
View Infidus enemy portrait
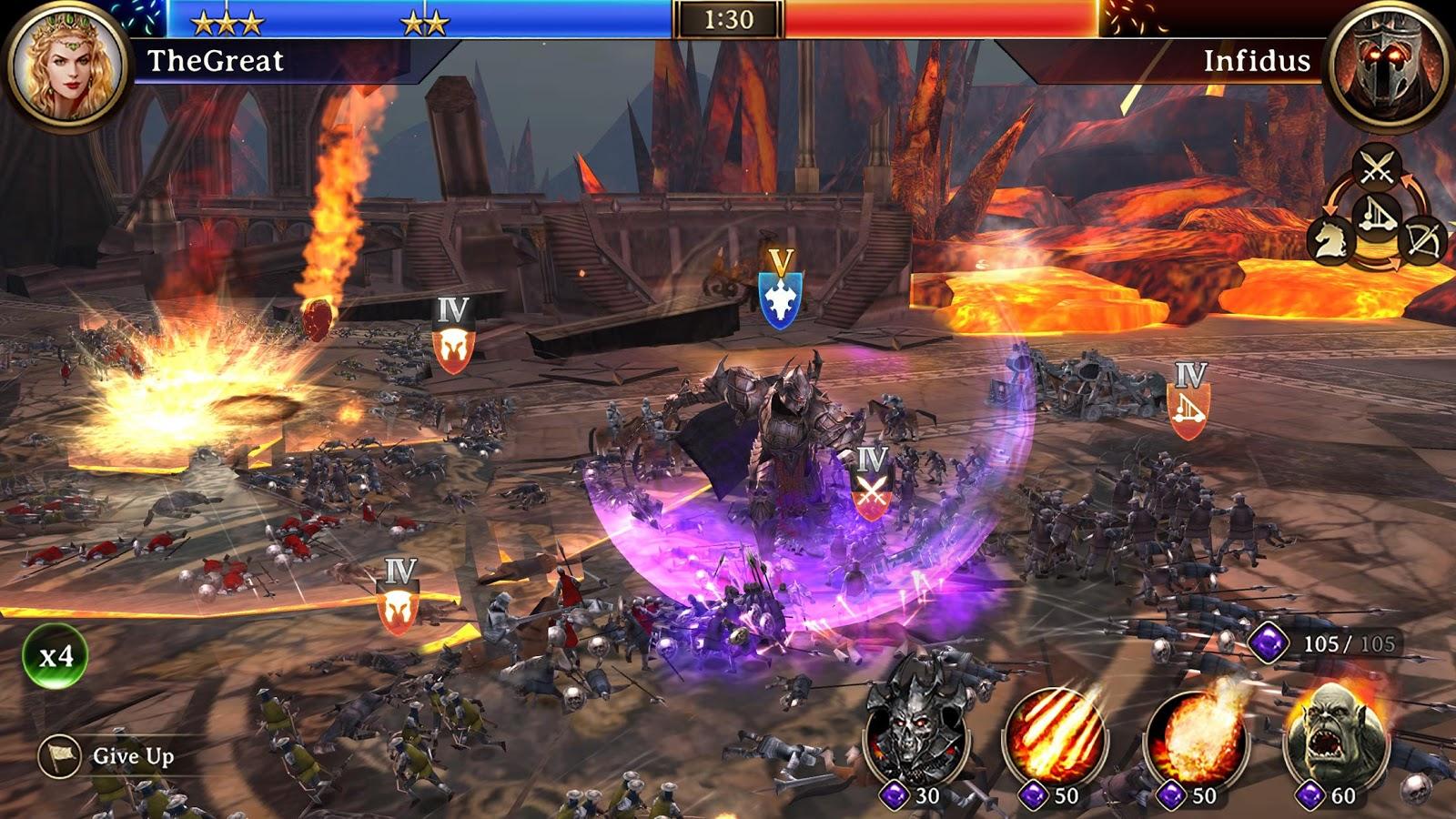[1390, 66]
